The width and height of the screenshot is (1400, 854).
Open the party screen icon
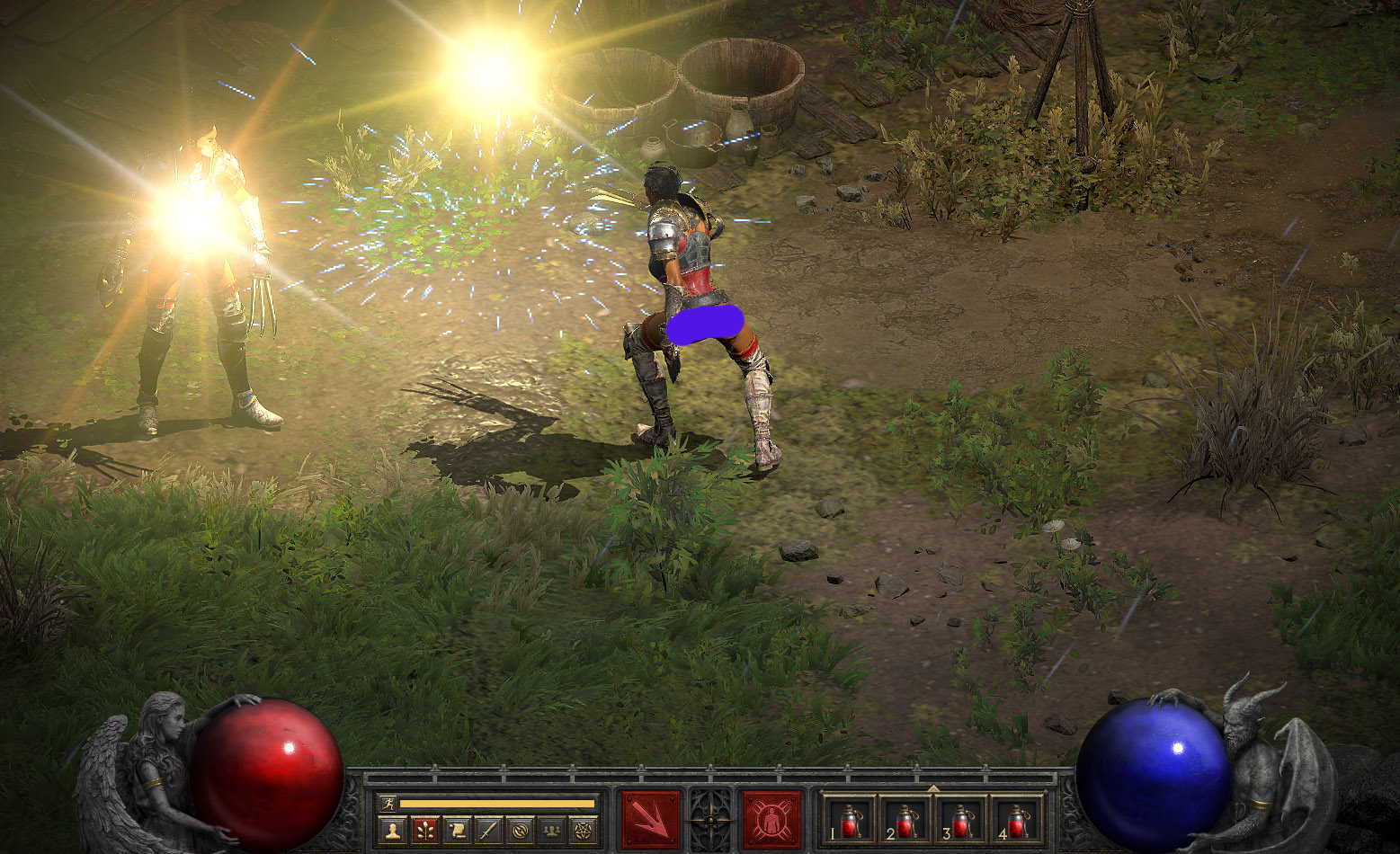coord(552,830)
